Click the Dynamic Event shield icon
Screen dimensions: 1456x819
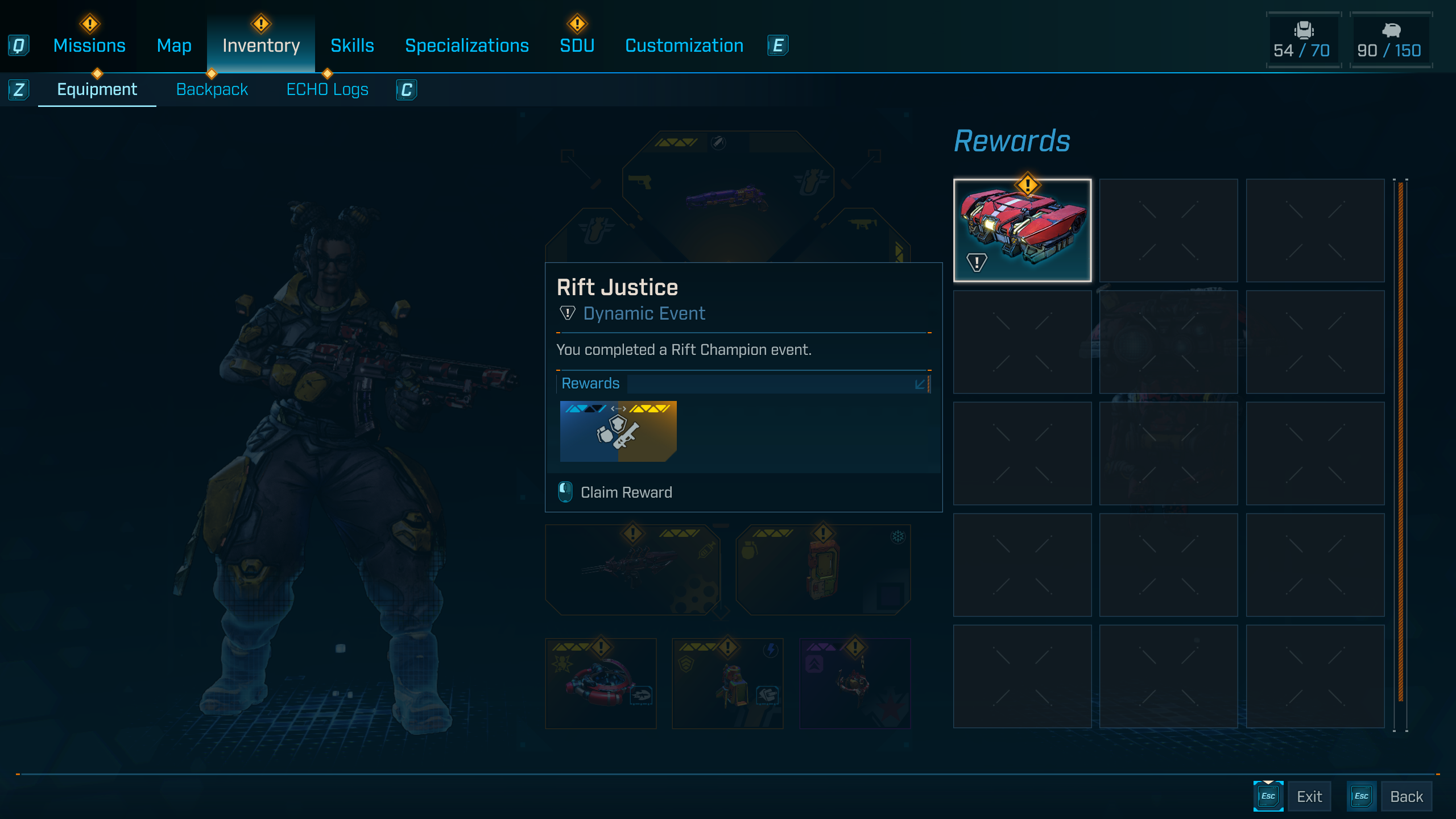(566, 313)
